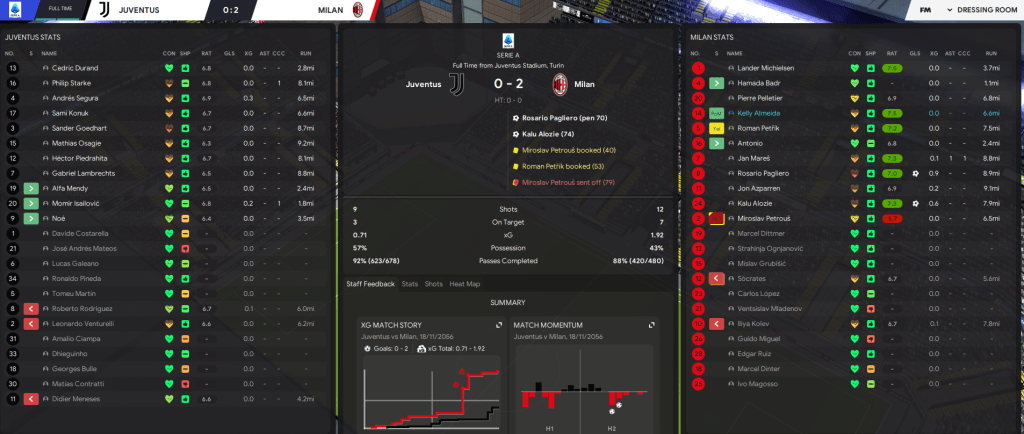This screenshot has width=1024, height=434.
Task: View the Heat Map tab
Action: (x=465, y=284)
